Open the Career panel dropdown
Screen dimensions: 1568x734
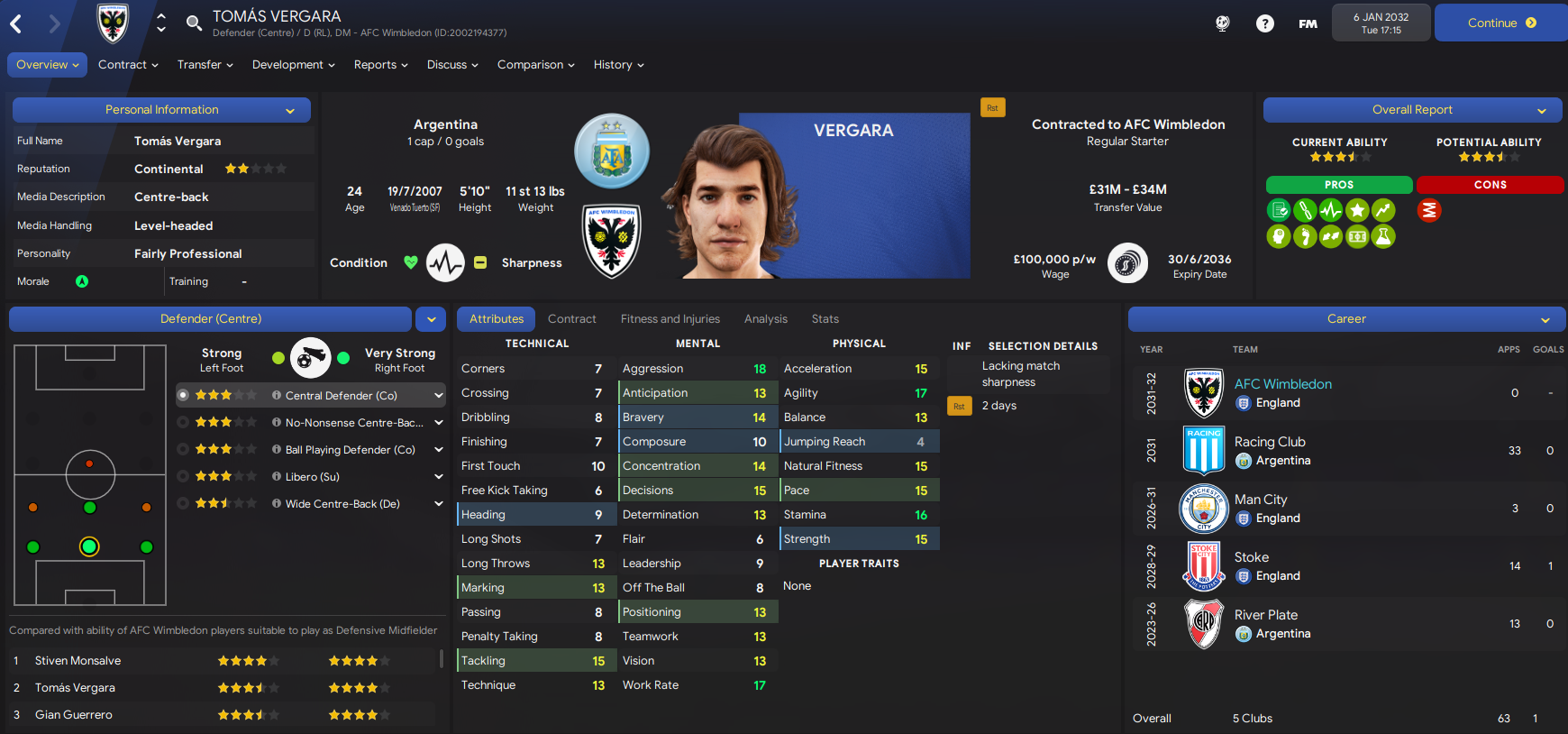1545,320
